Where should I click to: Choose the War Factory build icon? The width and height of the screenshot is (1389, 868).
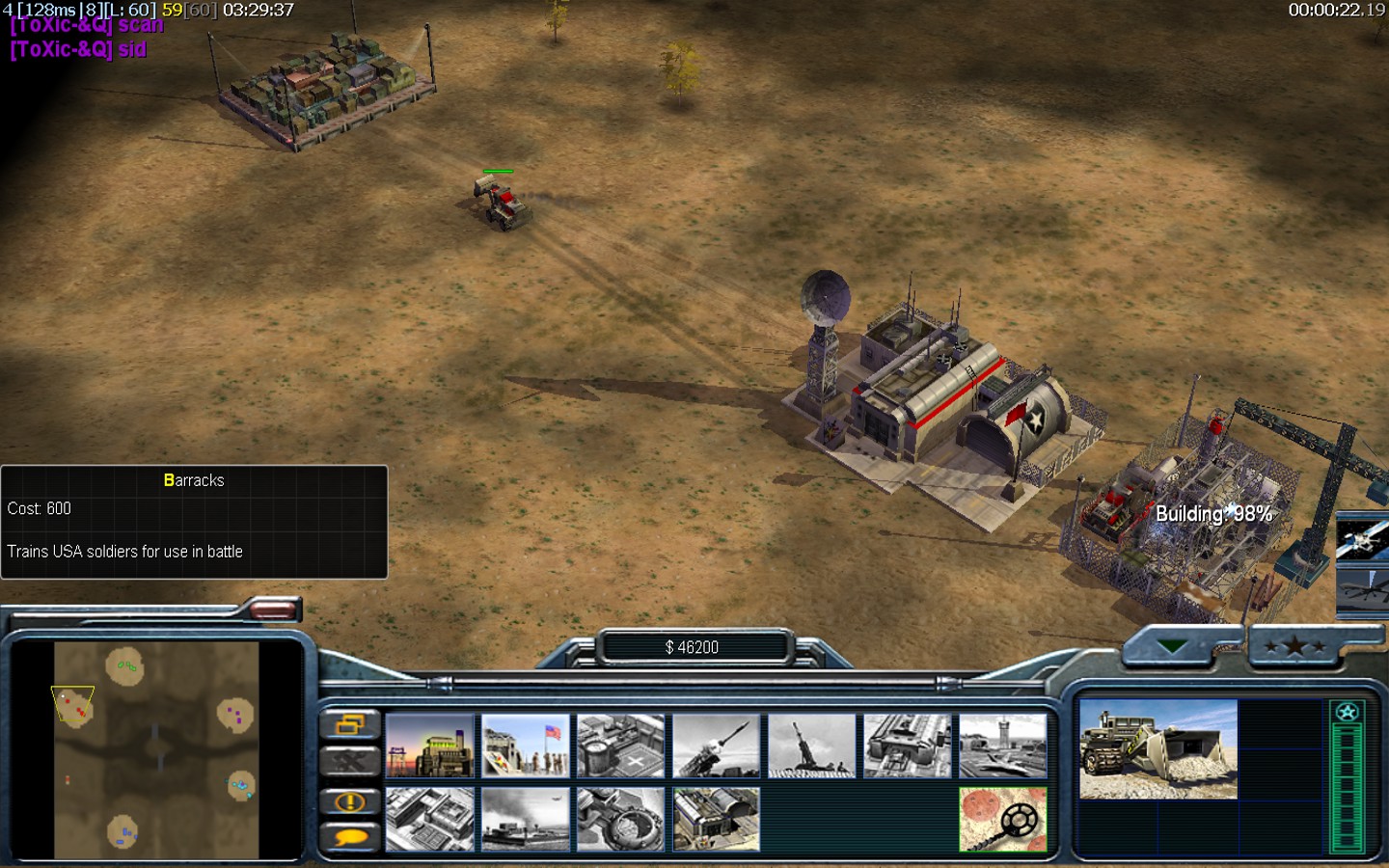[908, 746]
